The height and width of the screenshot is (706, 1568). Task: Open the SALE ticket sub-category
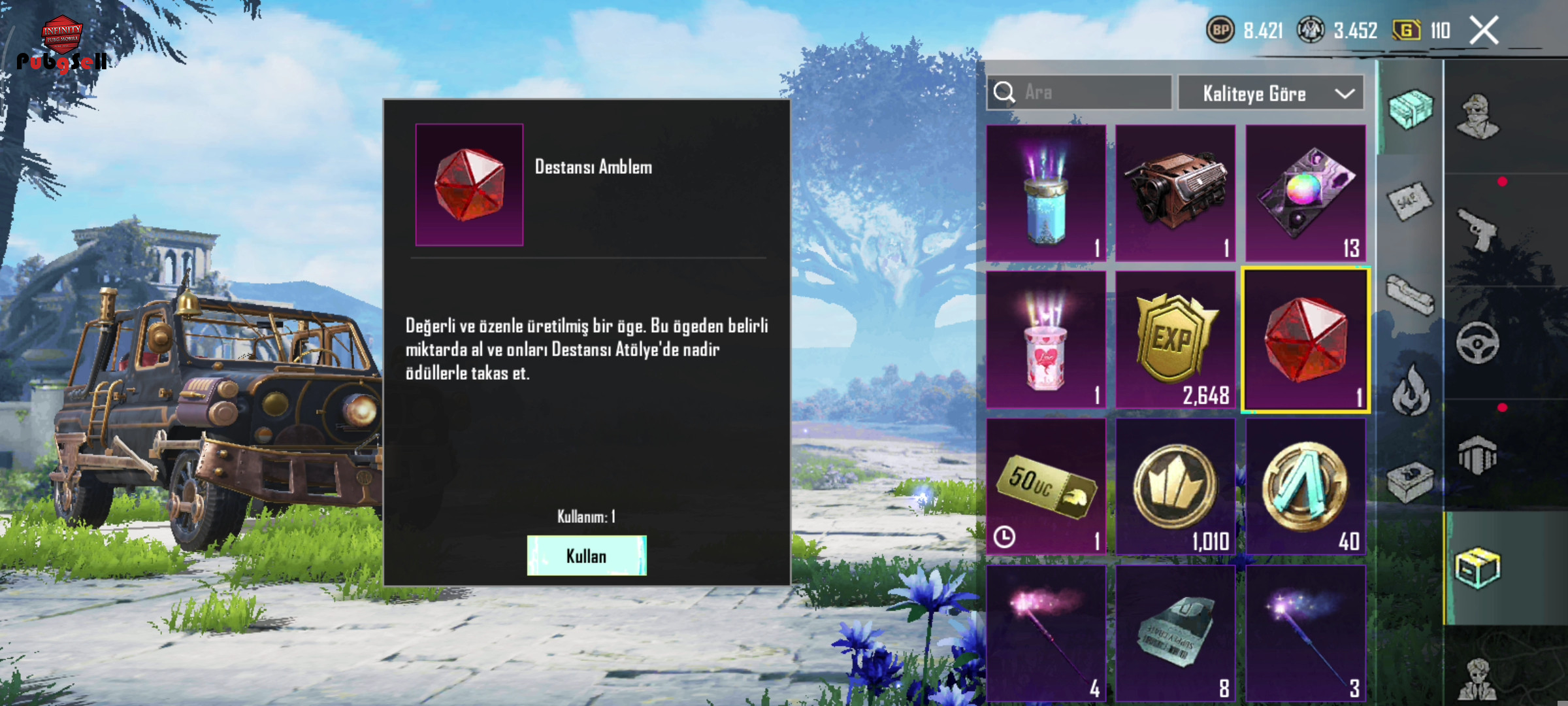[1410, 201]
